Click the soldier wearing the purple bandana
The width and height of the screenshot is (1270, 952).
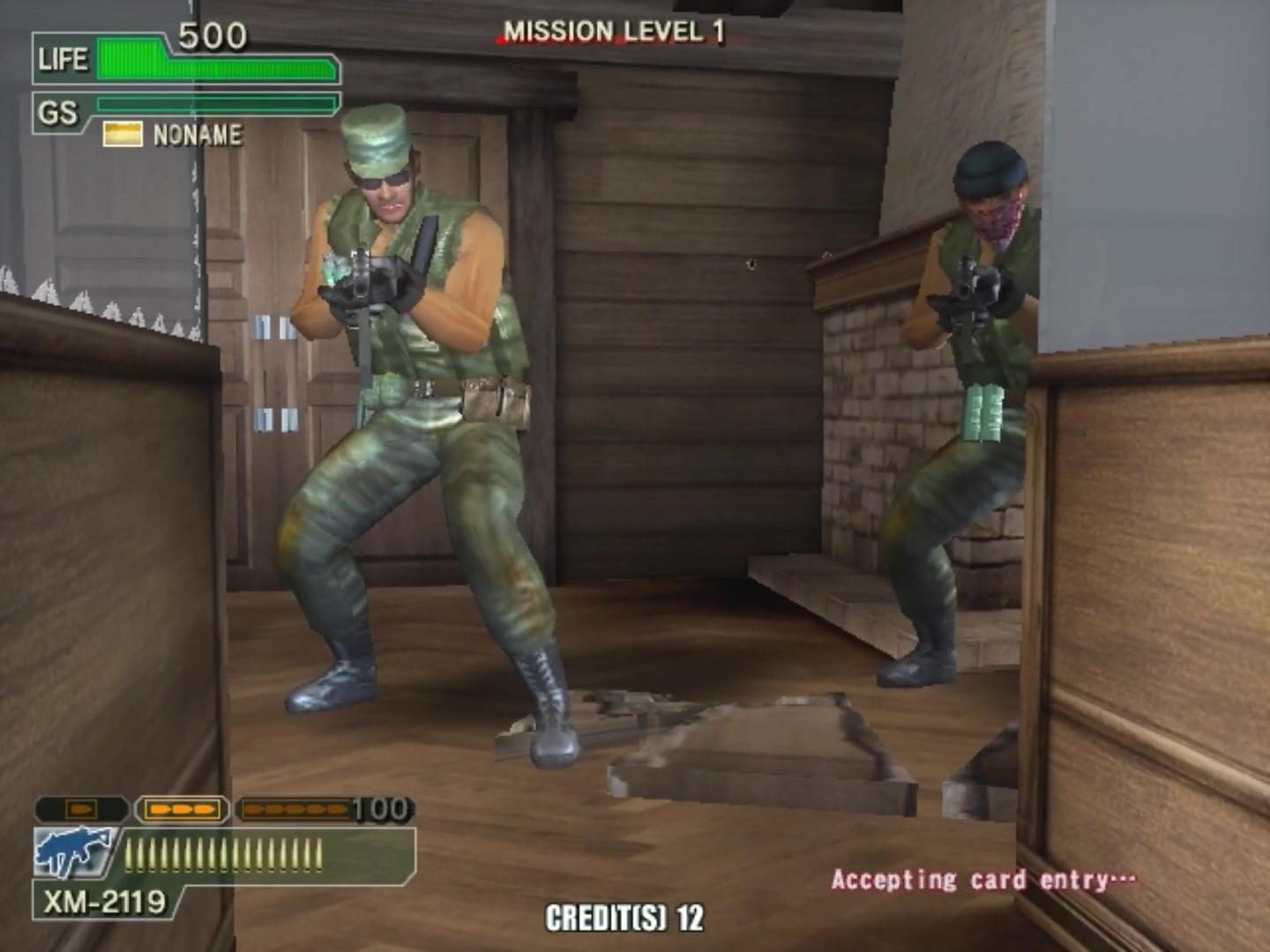(979, 370)
